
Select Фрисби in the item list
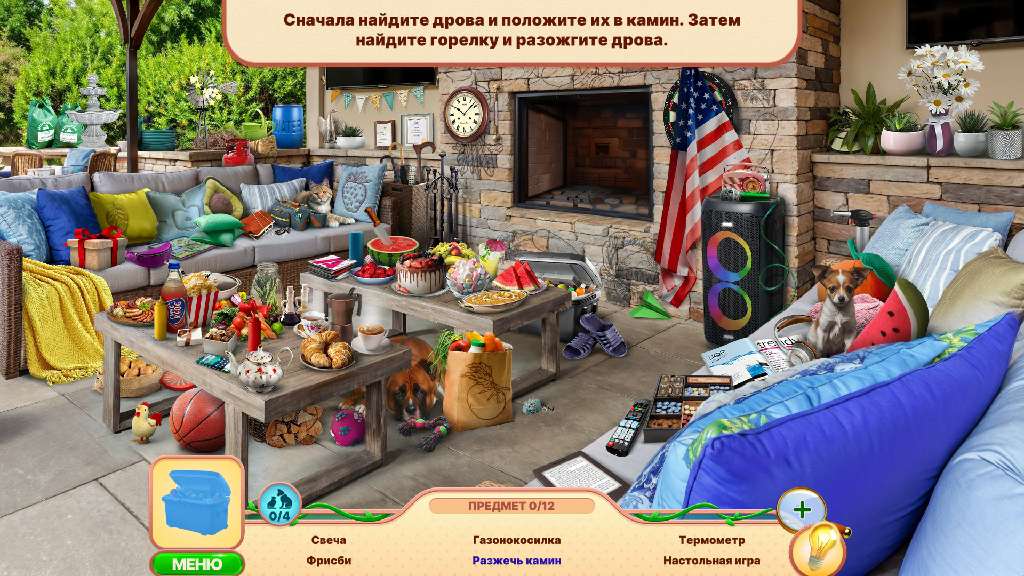(328, 561)
